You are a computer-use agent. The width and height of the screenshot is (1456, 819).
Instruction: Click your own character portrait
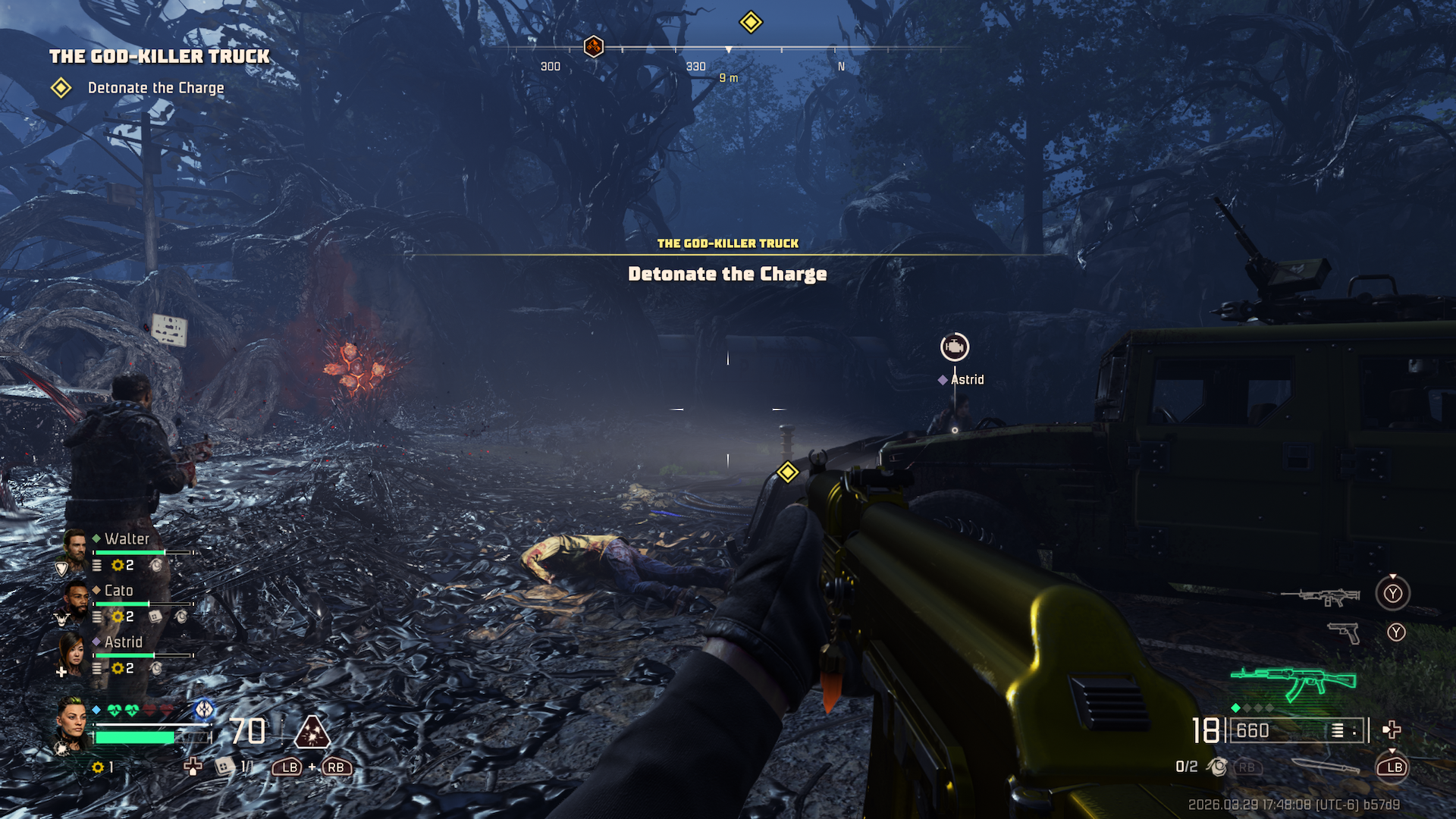[x=74, y=723]
